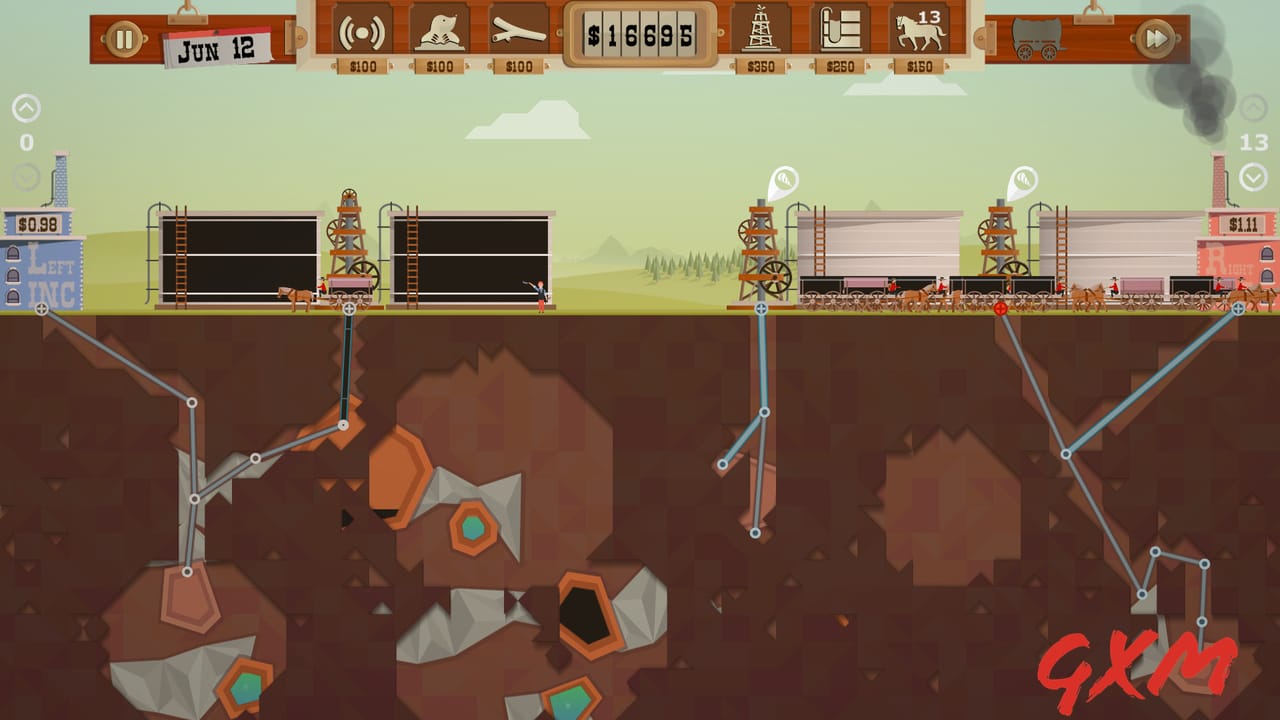Place a new oil rig for $350
This screenshot has width=1280, height=720.
[762, 35]
